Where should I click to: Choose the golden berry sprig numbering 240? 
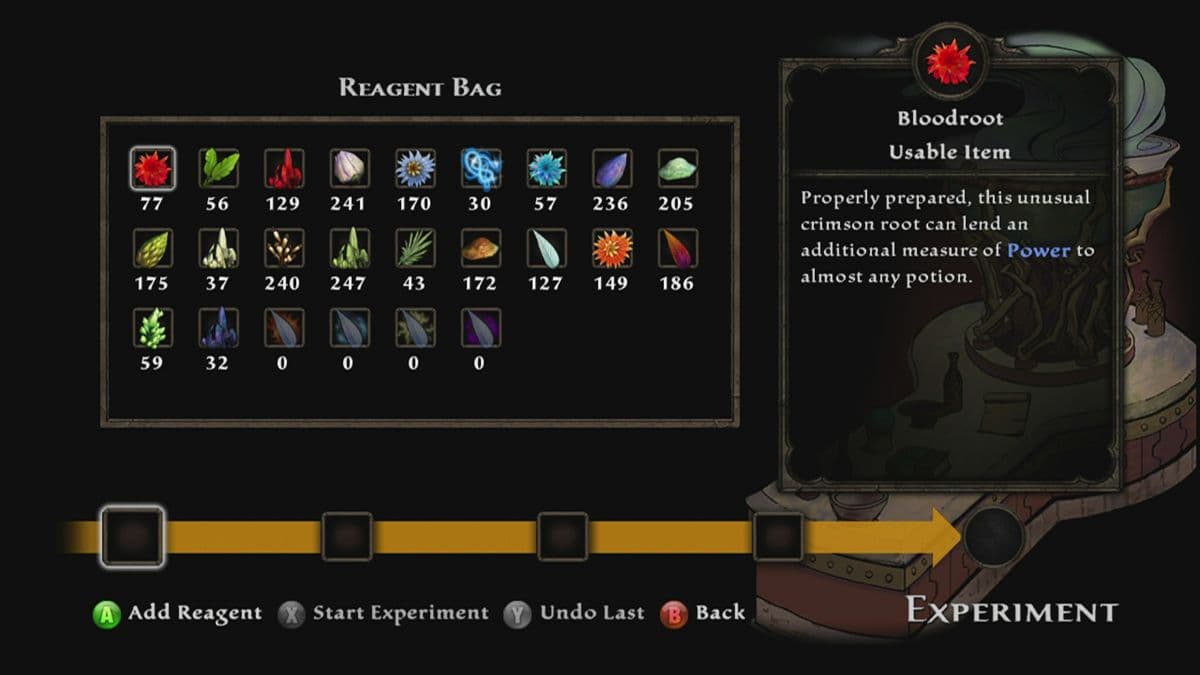coord(283,248)
